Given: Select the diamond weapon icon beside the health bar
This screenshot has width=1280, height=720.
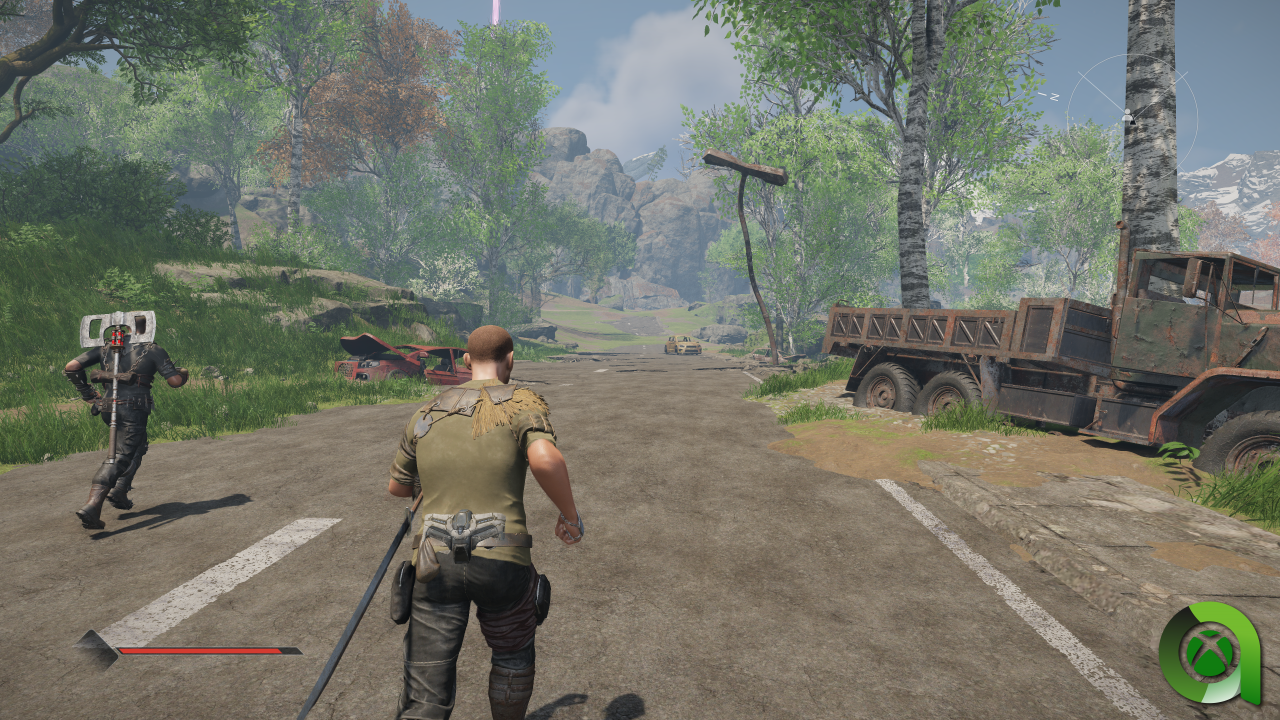Looking at the screenshot, I should (98, 649).
